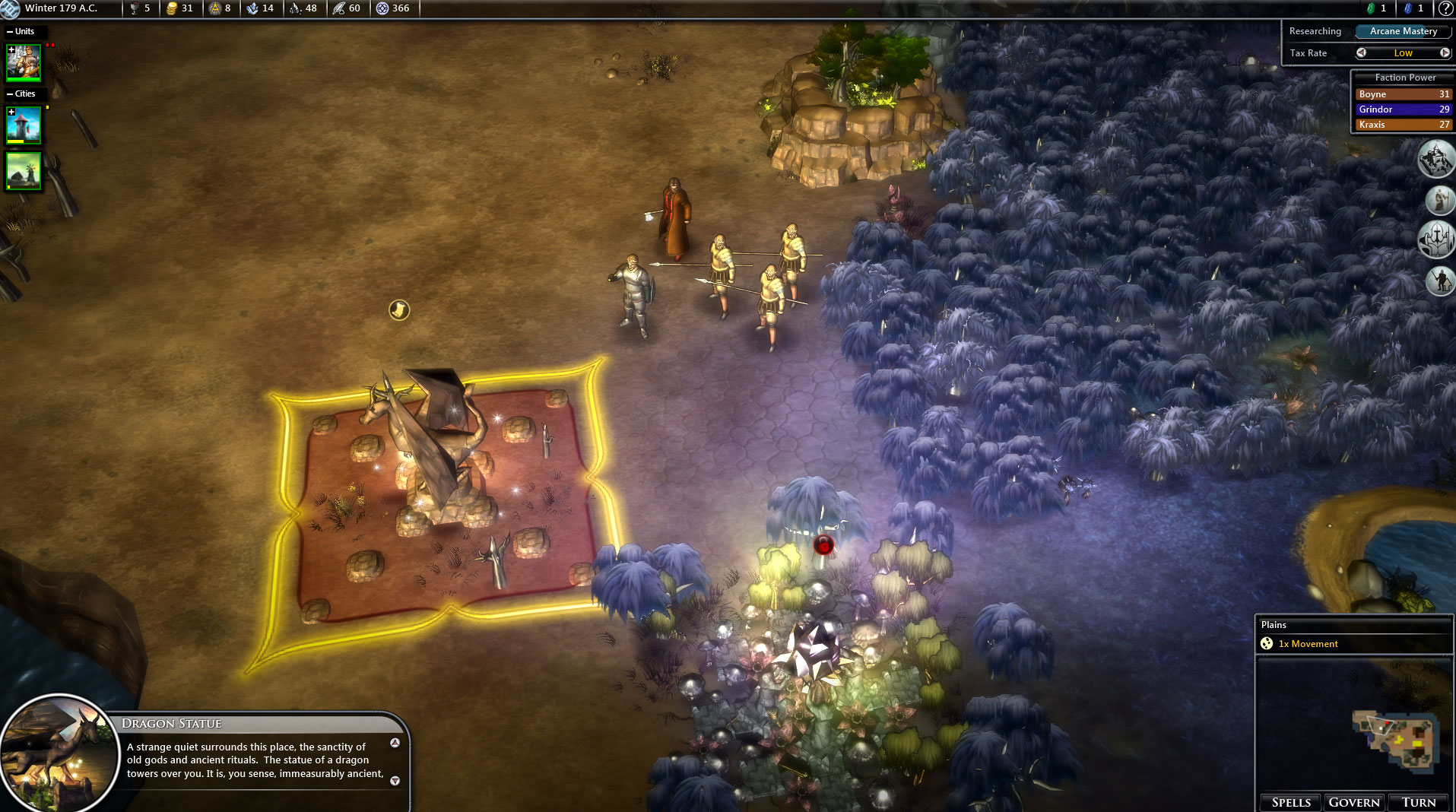Click the knight helmet round icon
The width and height of the screenshot is (1456, 812).
click(1436, 239)
